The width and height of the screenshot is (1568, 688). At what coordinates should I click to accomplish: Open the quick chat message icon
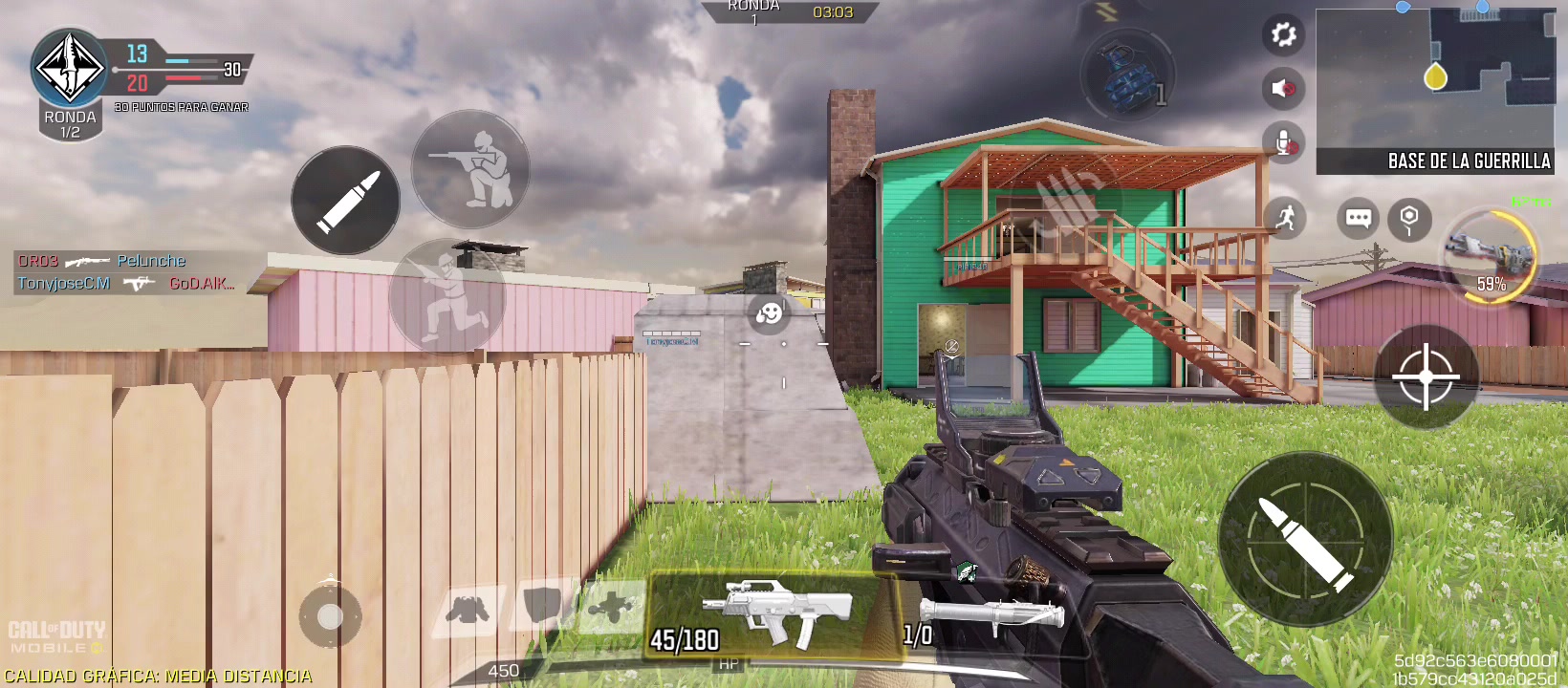tap(1358, 220)
